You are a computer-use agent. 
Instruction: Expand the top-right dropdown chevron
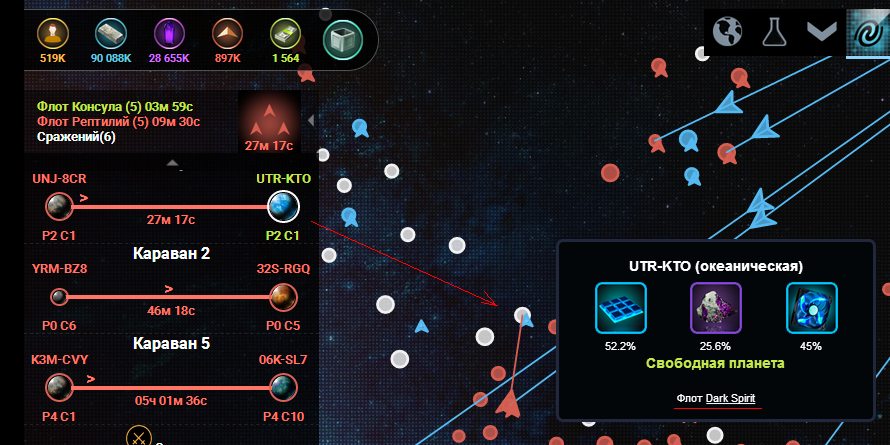coord(821,31)
